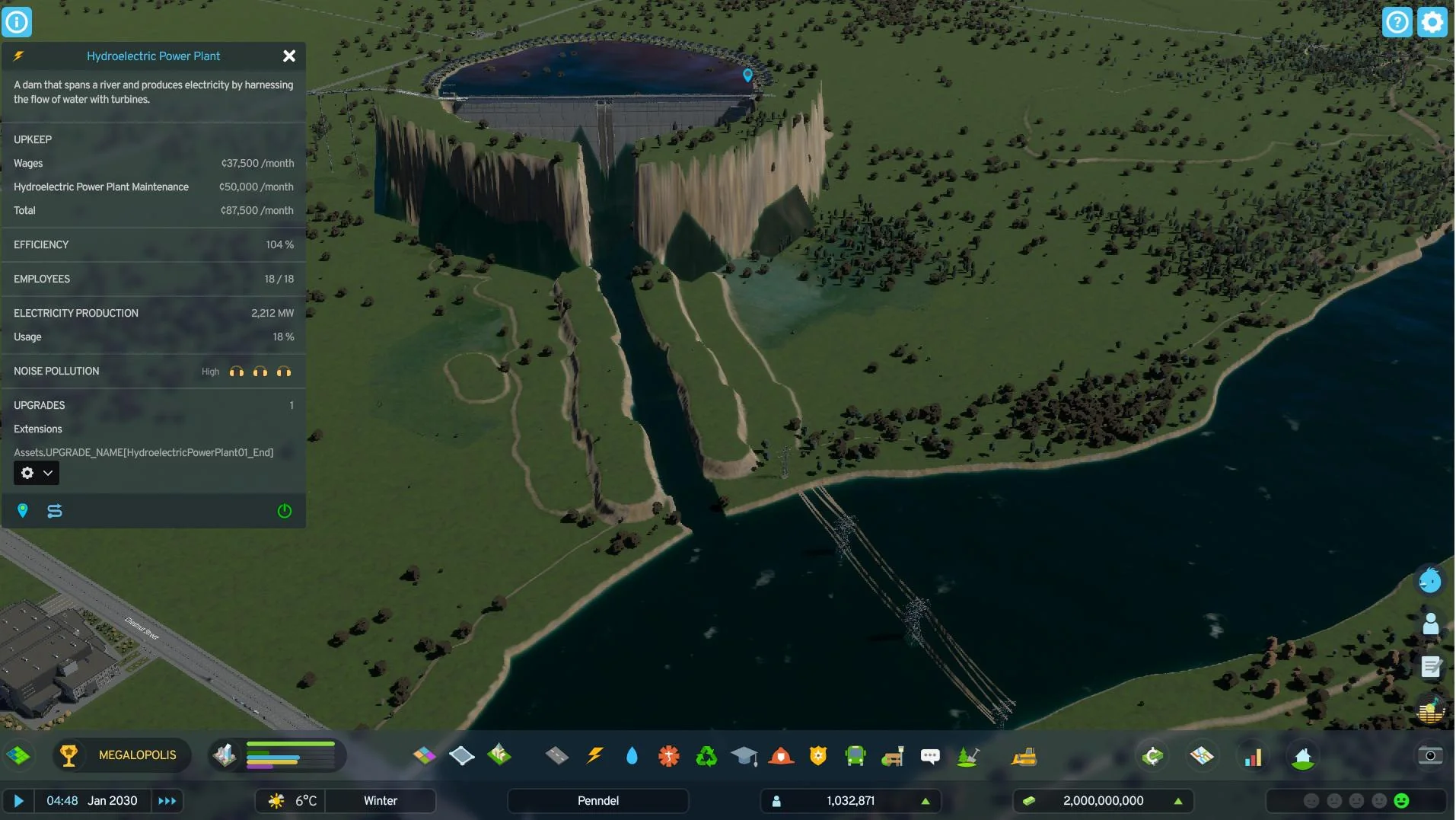1456x820 pixels.
Task: Open the settings gear at top right
Action: tap(1432, 22)
